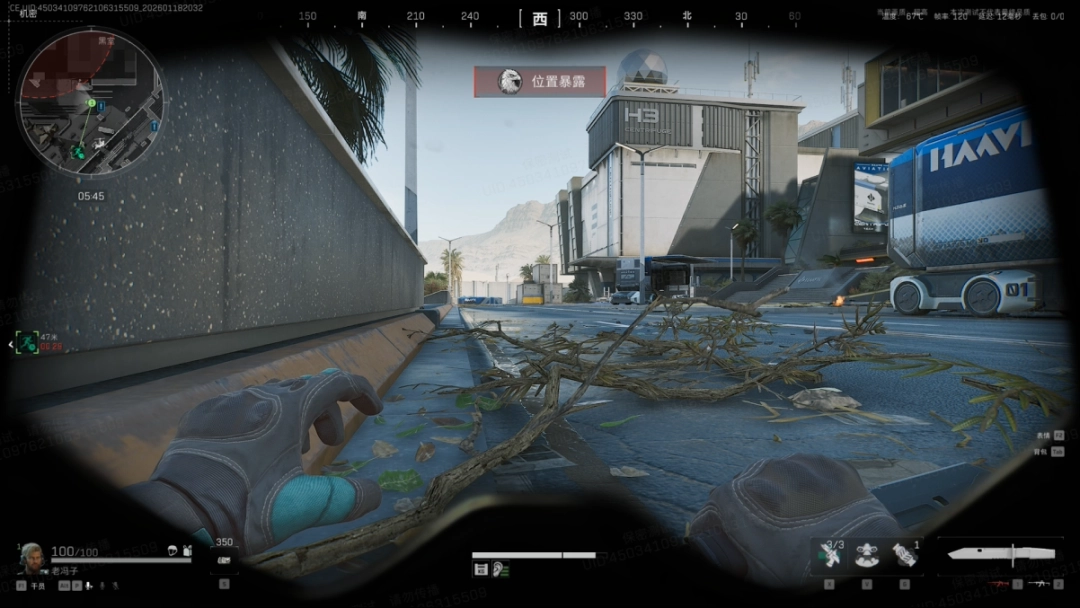Image resolution: width=1080 pixels, height=608 pixels.
Task: Switch to the red rifle weapon
Action: 998,582
